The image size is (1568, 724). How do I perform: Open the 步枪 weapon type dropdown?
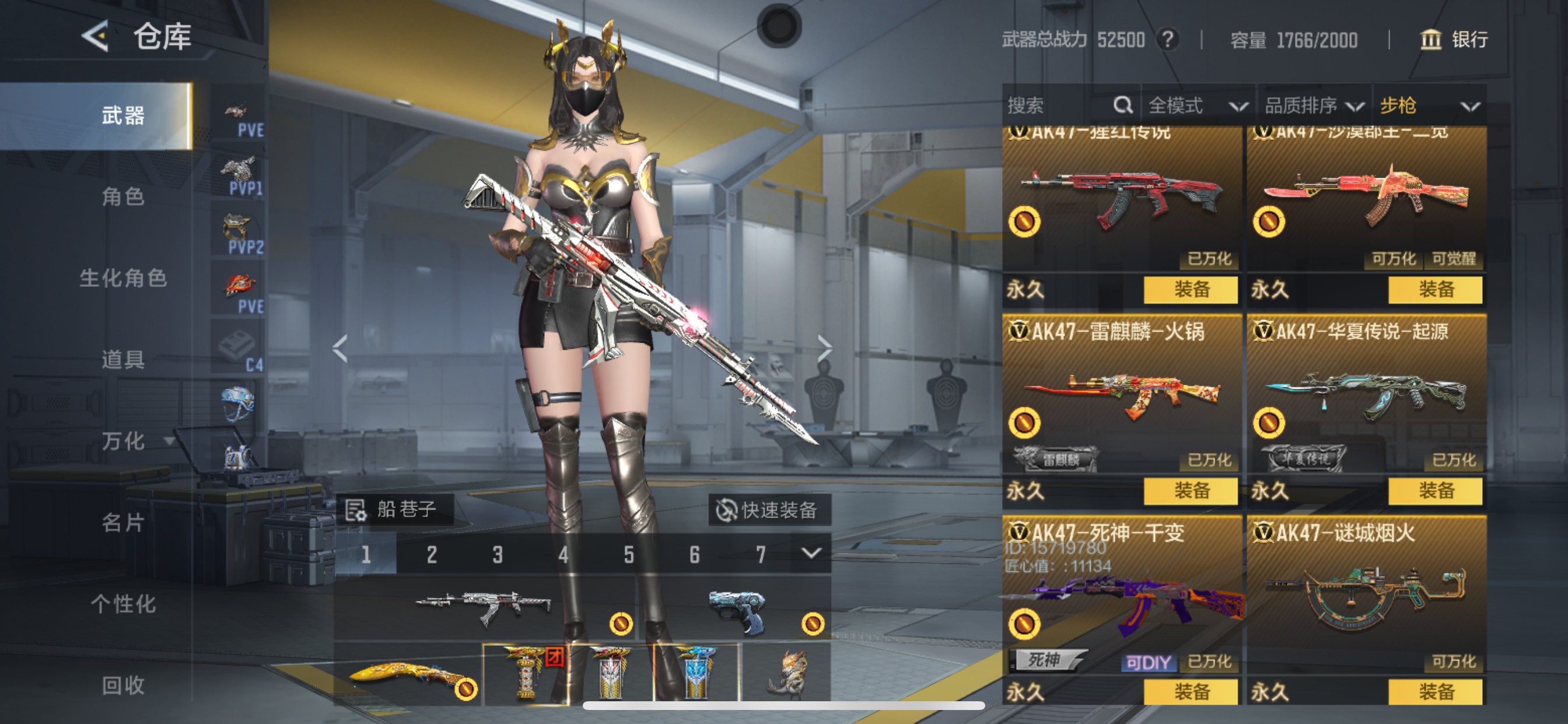1429,106
